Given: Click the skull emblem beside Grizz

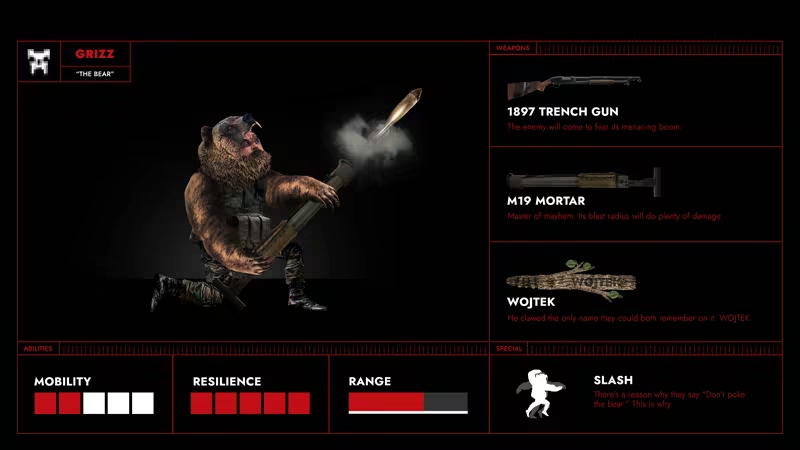Looking at the screenshot, I should point(39,62).
